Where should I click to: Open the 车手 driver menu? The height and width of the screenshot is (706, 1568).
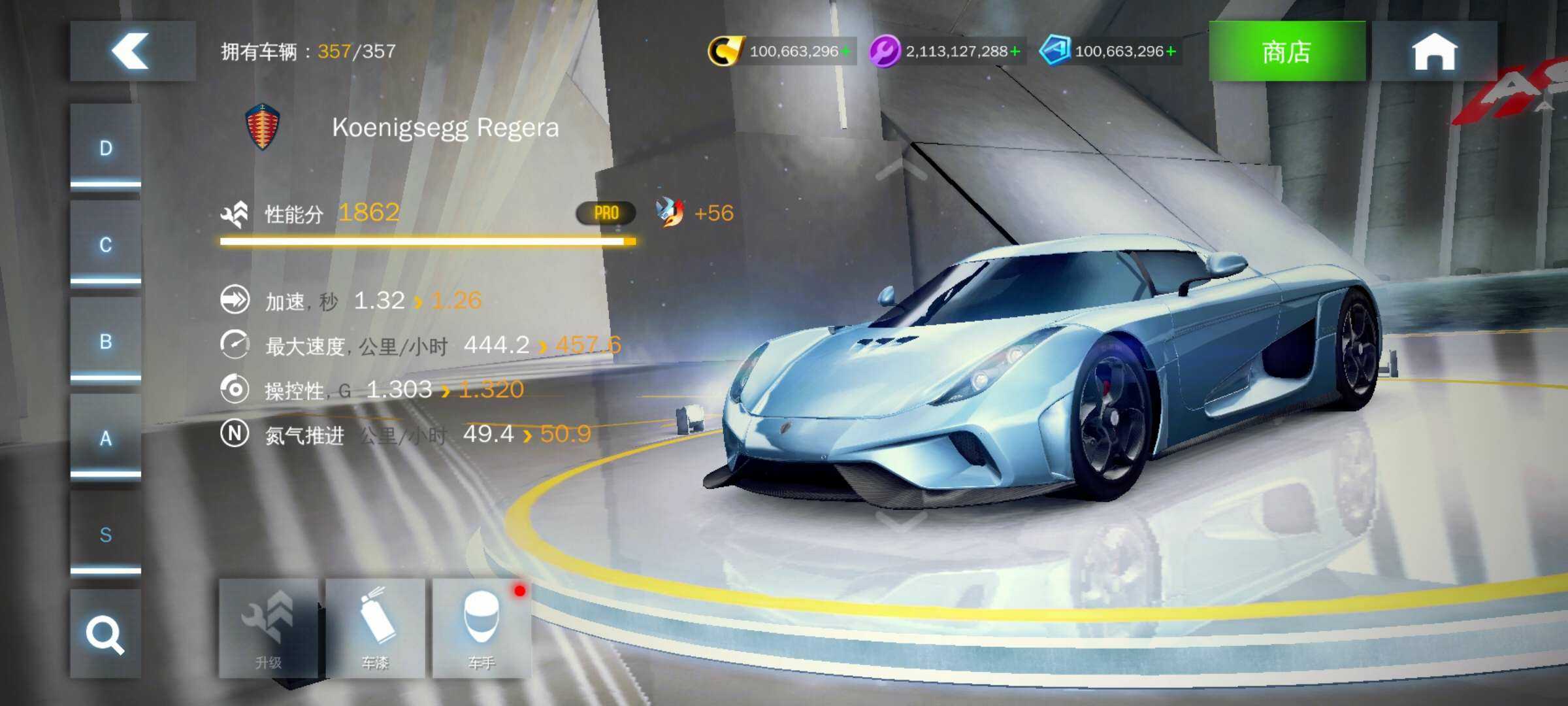[482, 628]
